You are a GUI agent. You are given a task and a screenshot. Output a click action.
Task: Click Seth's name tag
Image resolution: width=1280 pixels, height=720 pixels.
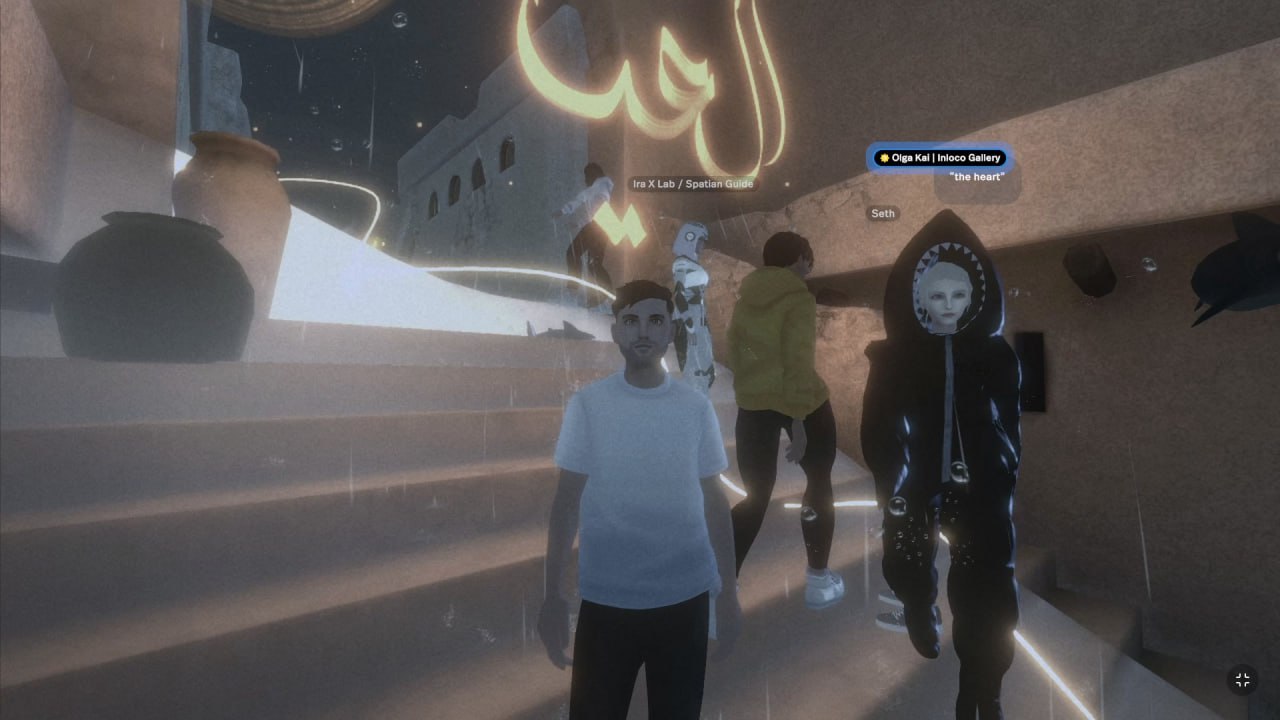(883, 213)
